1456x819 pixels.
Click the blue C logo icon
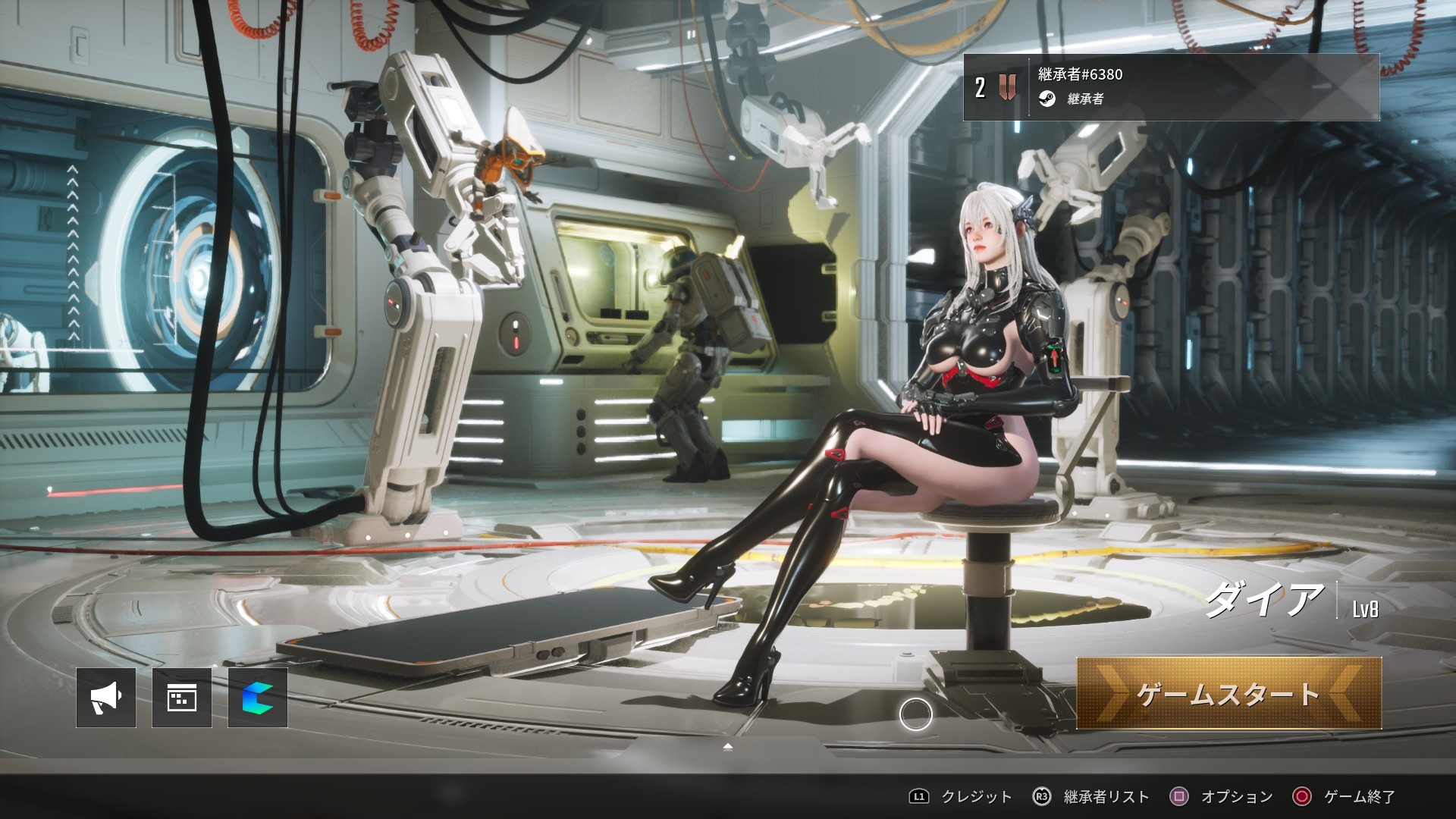(x=258, y=698)
